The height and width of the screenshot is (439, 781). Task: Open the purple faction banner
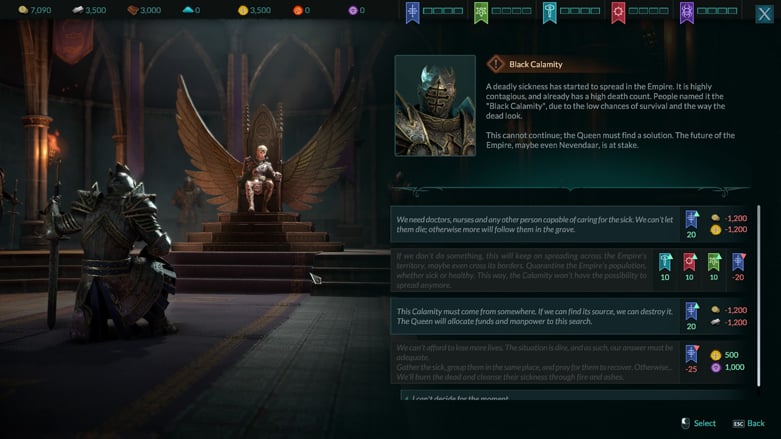click(x=687, y=12)
